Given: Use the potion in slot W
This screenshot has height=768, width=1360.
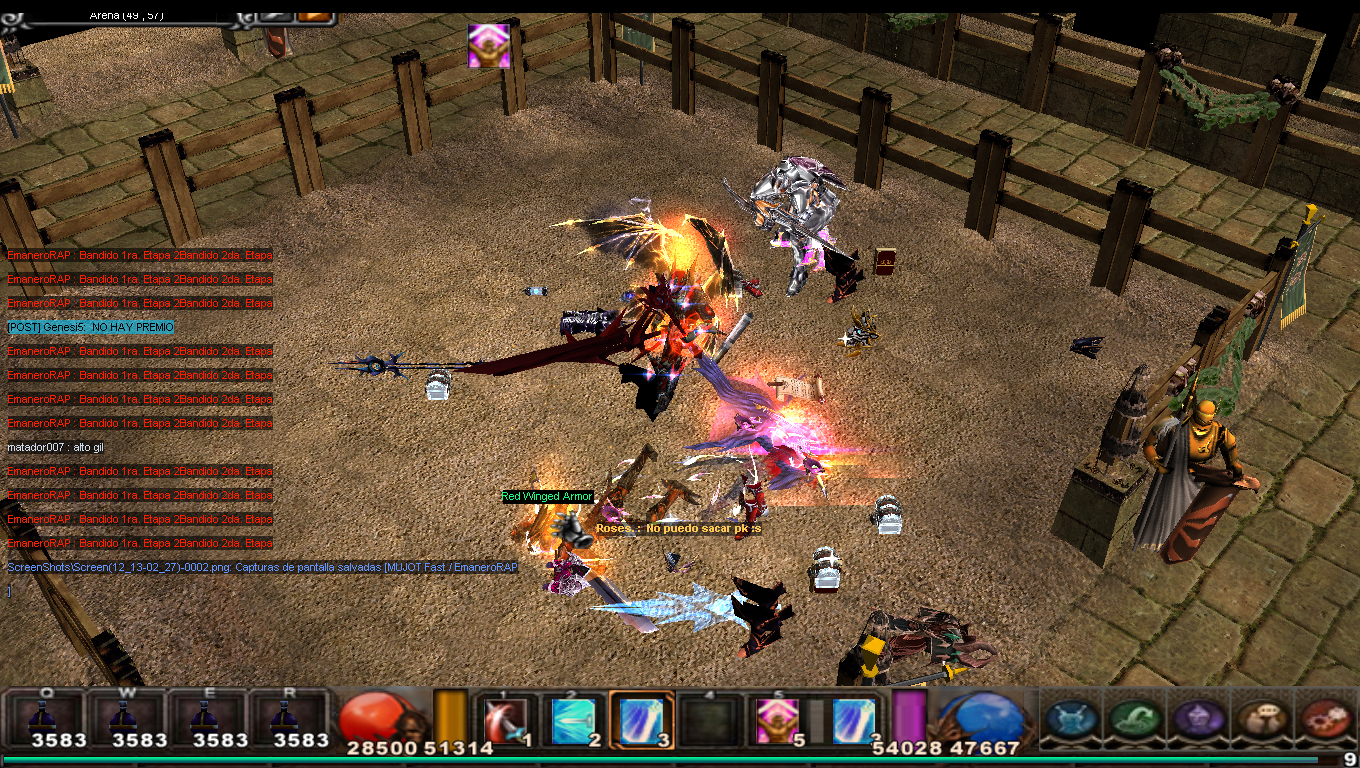Looking at the screenshot, I should click(x=126, y=718).
